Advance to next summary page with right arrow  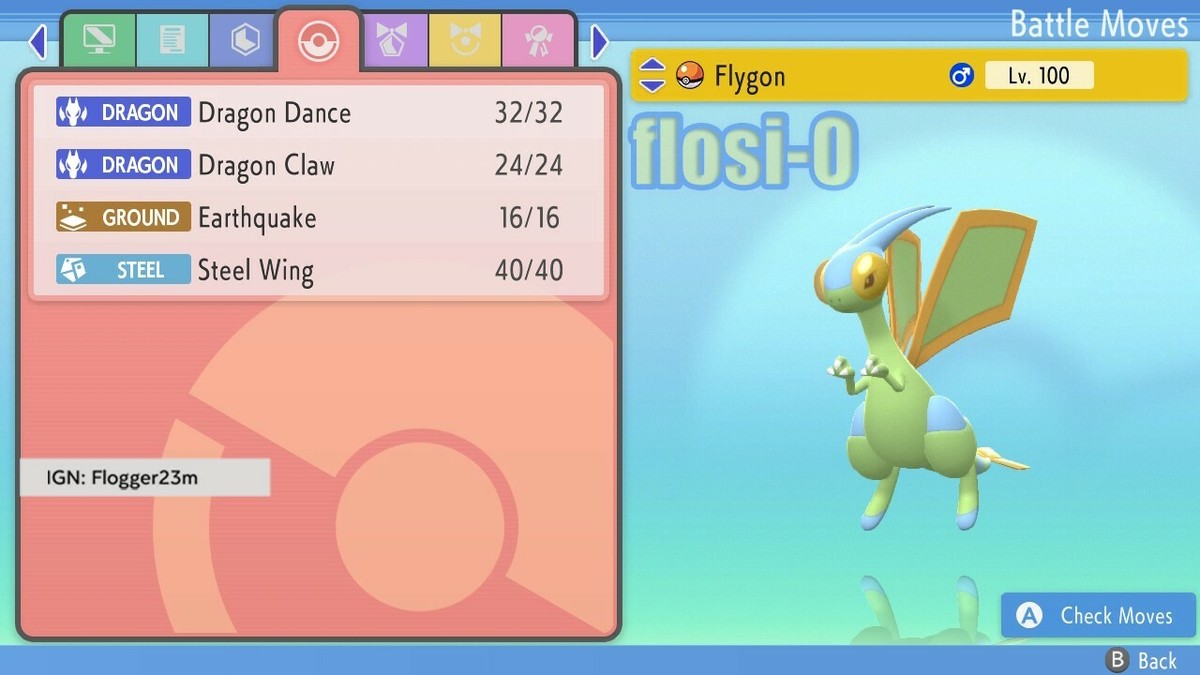[x=600, y=42]
